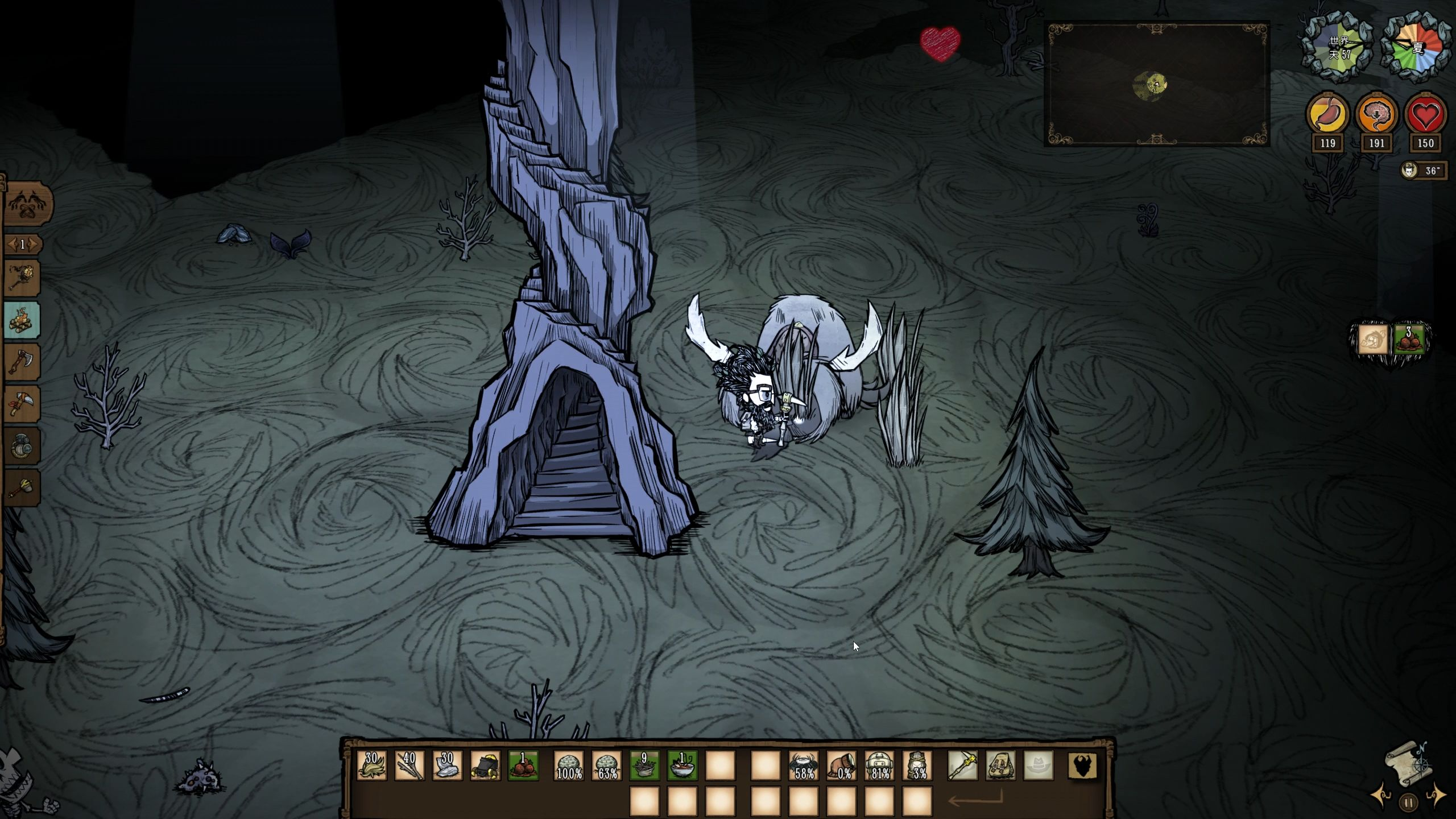Pick the thermal stone at 100%
The width and height of the screenshot is (1456, 819).
pos(569,766)
